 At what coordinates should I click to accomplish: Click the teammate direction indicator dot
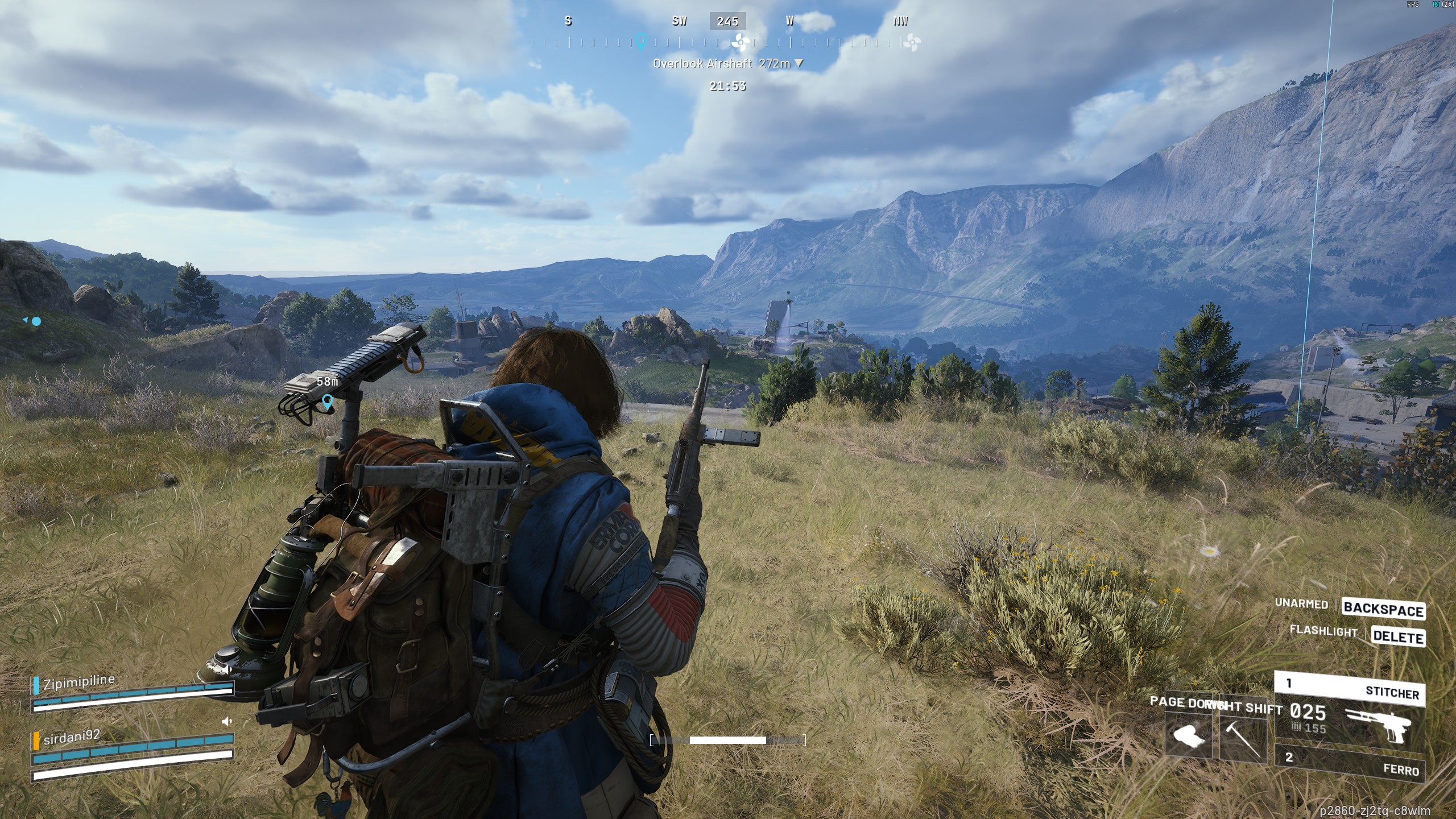36,321
